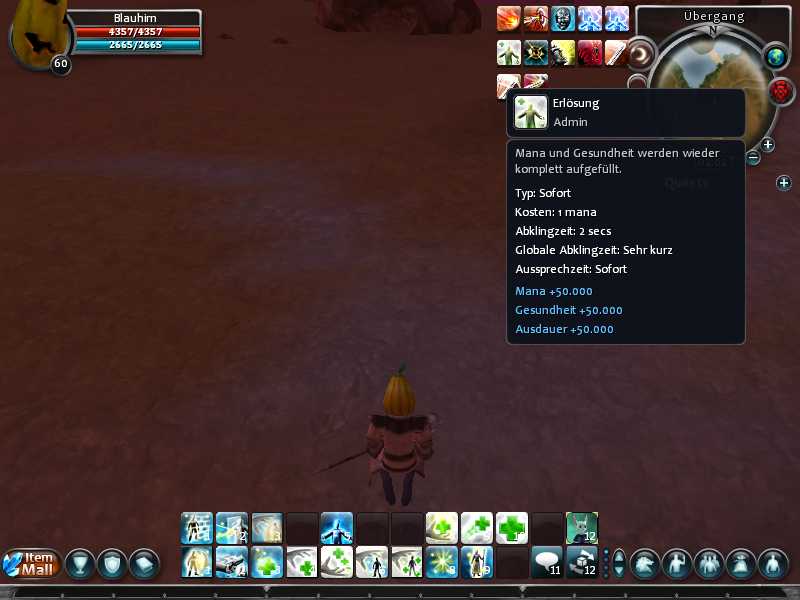Click the blue mask buff icon
The image size is (800, 600).
tap(563, 19)
